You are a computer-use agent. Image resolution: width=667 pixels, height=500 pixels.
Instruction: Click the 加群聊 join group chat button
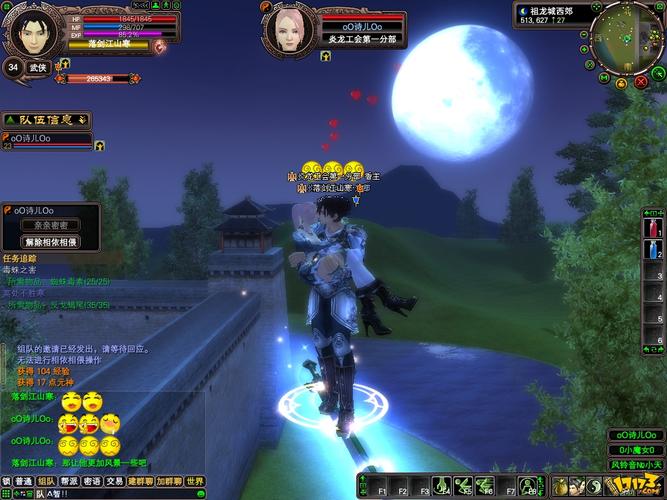click(168, 481)
